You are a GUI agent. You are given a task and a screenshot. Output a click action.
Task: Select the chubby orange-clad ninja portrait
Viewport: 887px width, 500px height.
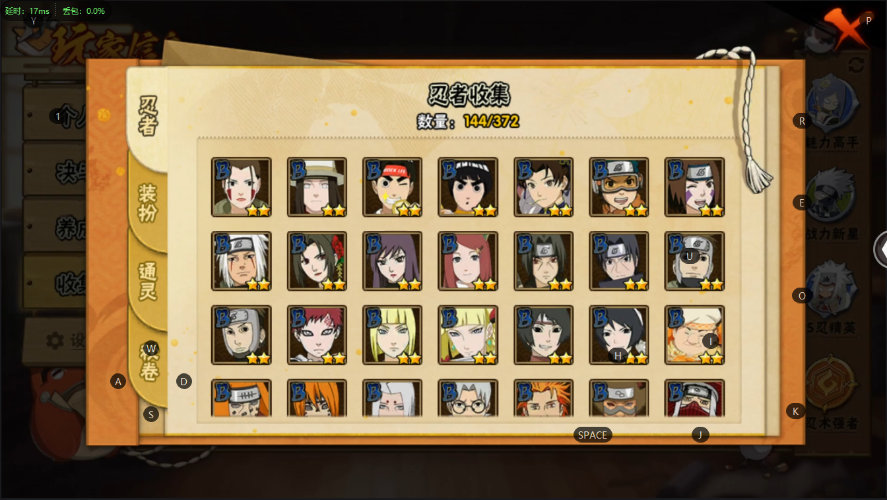[694, 335]
